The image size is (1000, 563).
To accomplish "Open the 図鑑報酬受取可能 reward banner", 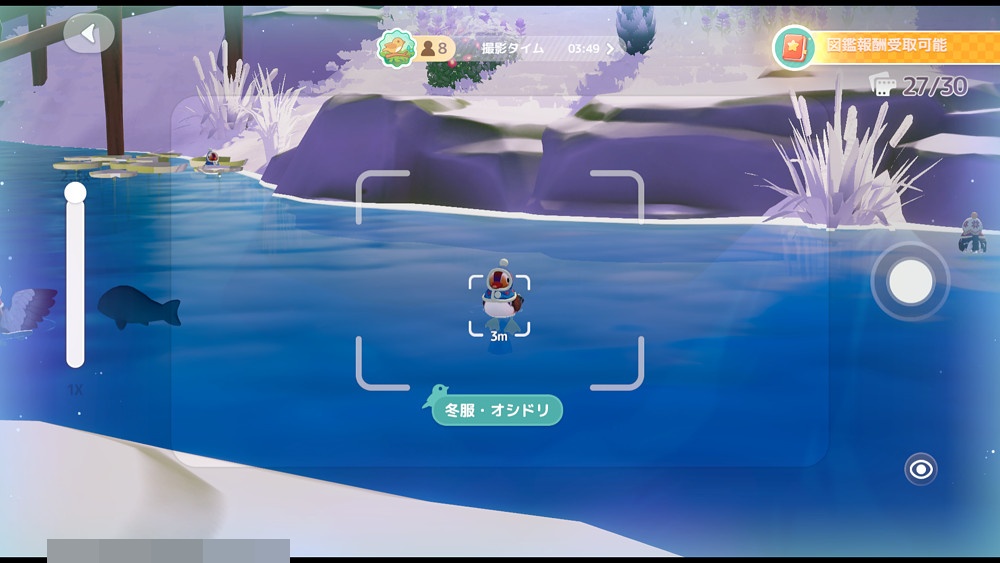I will 884,46.
